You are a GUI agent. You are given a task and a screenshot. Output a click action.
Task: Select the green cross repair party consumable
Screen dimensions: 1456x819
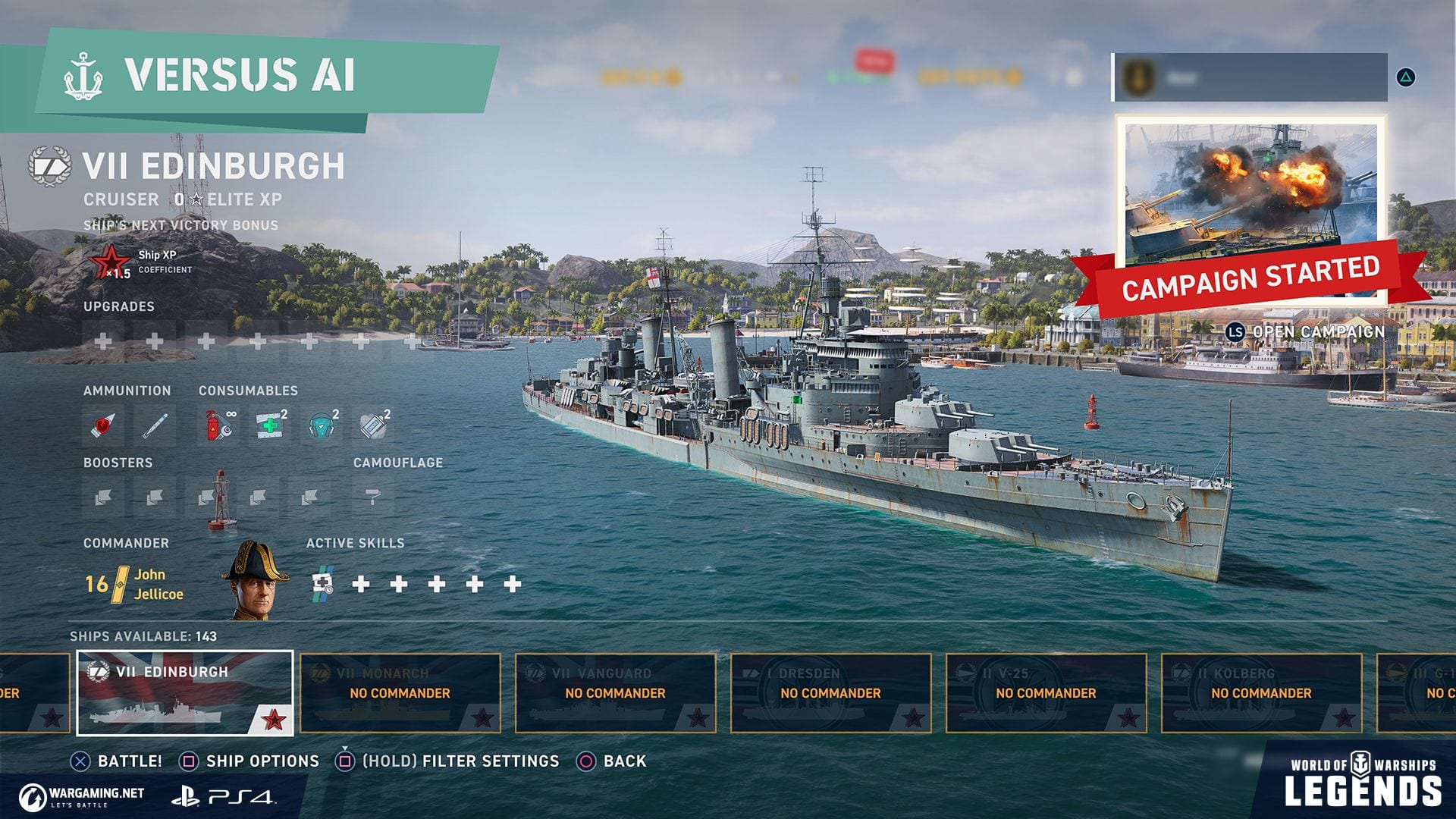(270, 425)
